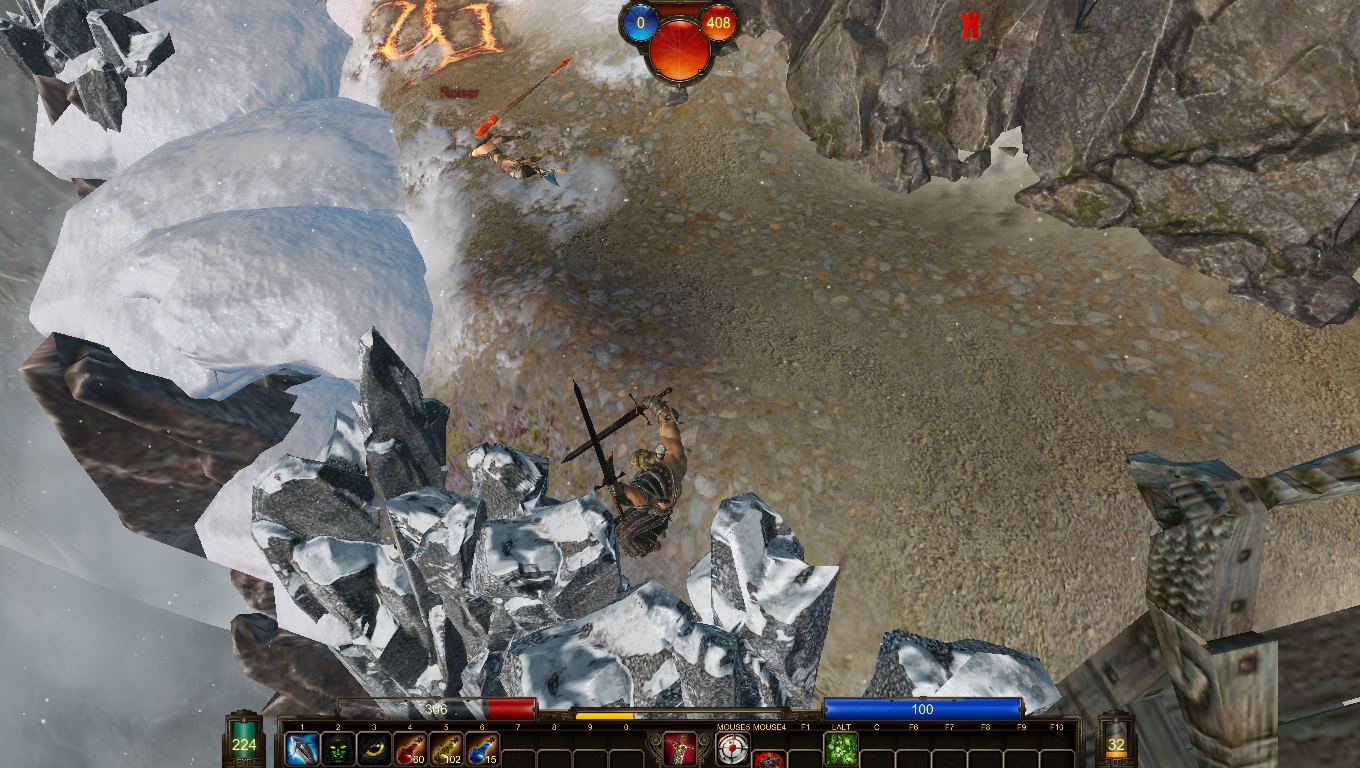
Task: Use the green leafy LALT ability
Action: coord(841,748)
